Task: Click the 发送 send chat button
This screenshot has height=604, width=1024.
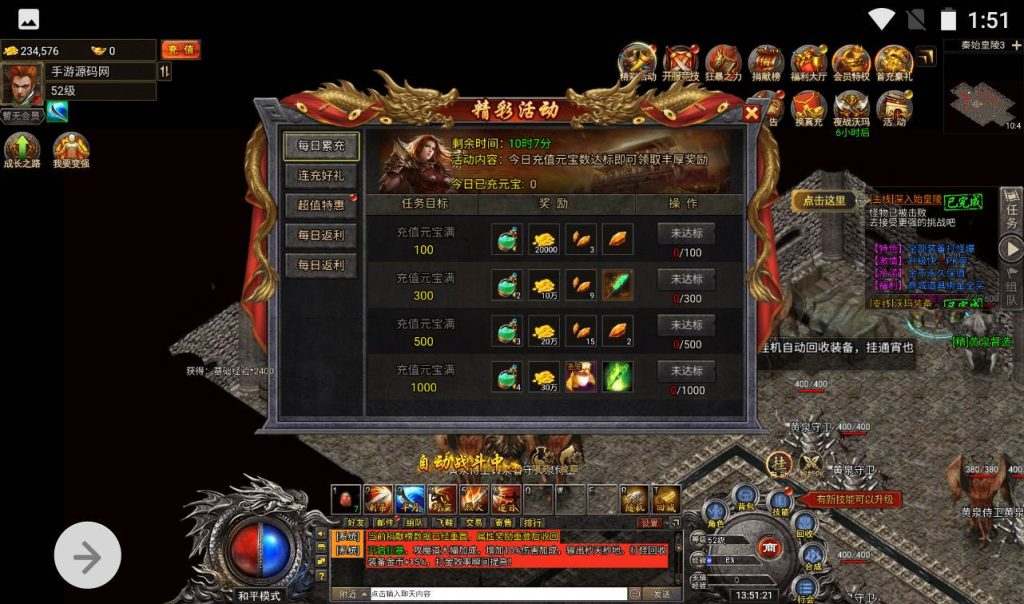Action: [x=662, y=594]
